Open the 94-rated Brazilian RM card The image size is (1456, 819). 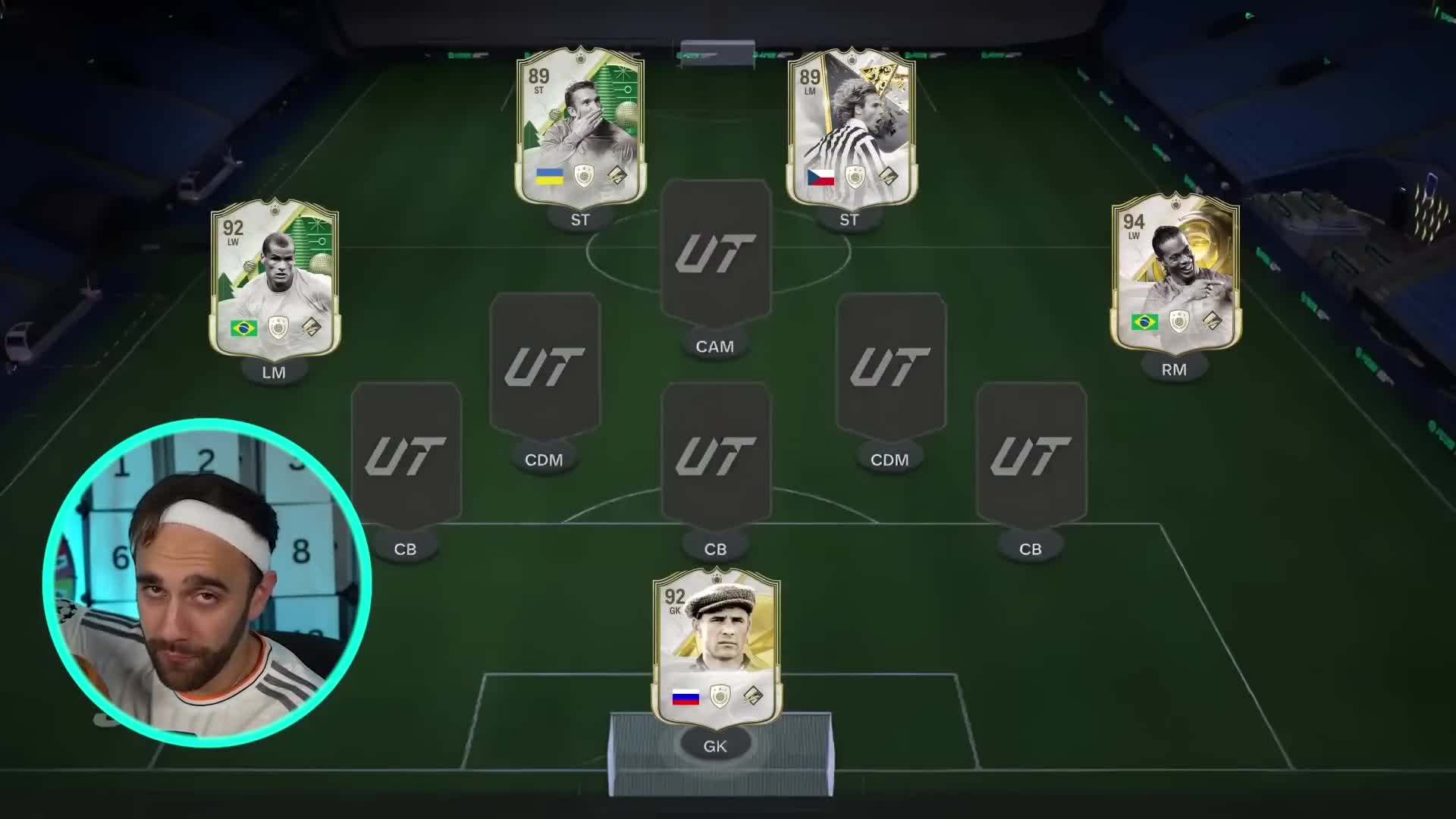(1175, 277)
